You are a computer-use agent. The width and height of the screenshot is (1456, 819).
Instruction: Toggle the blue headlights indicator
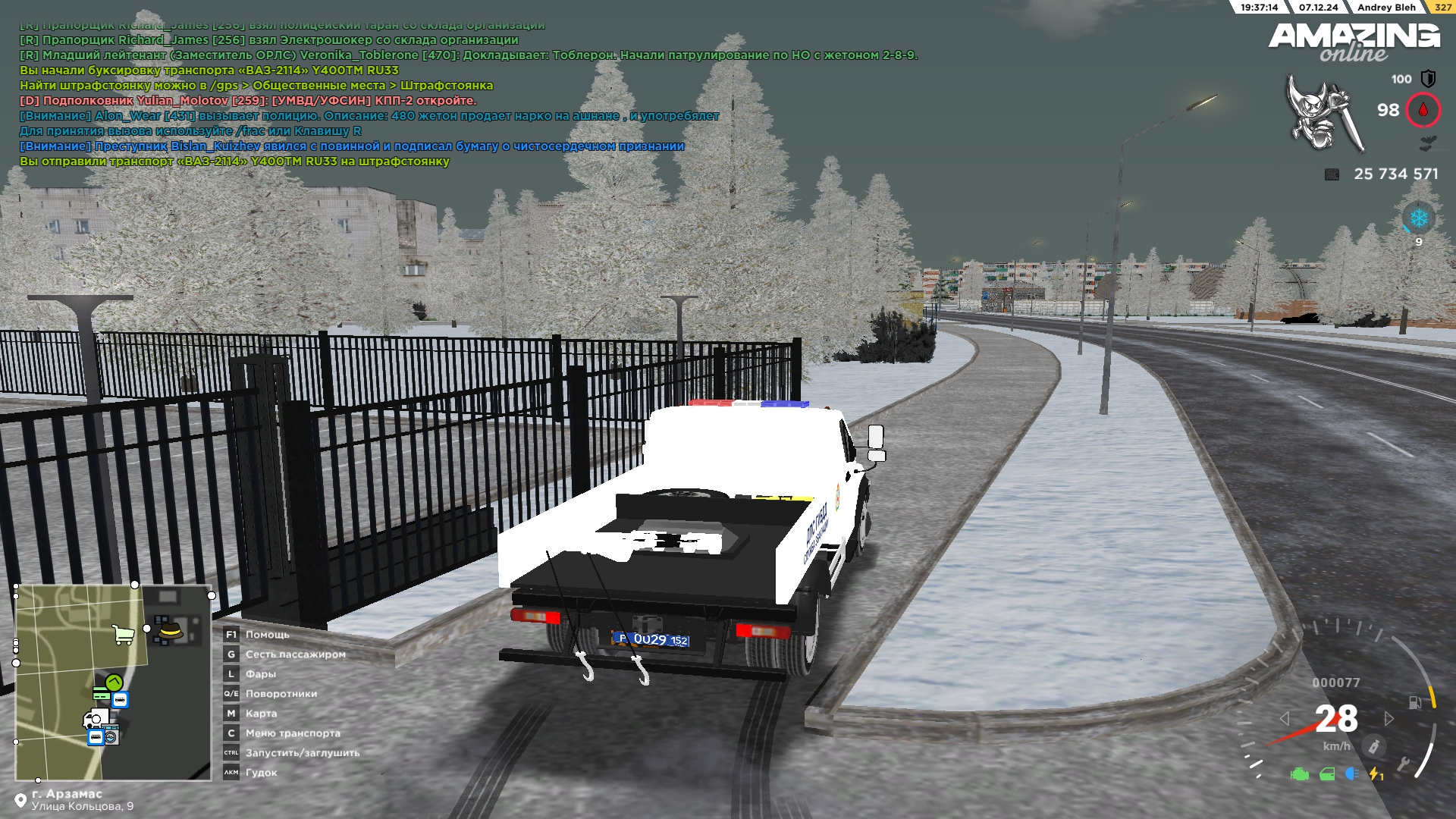coord(1351,773)
